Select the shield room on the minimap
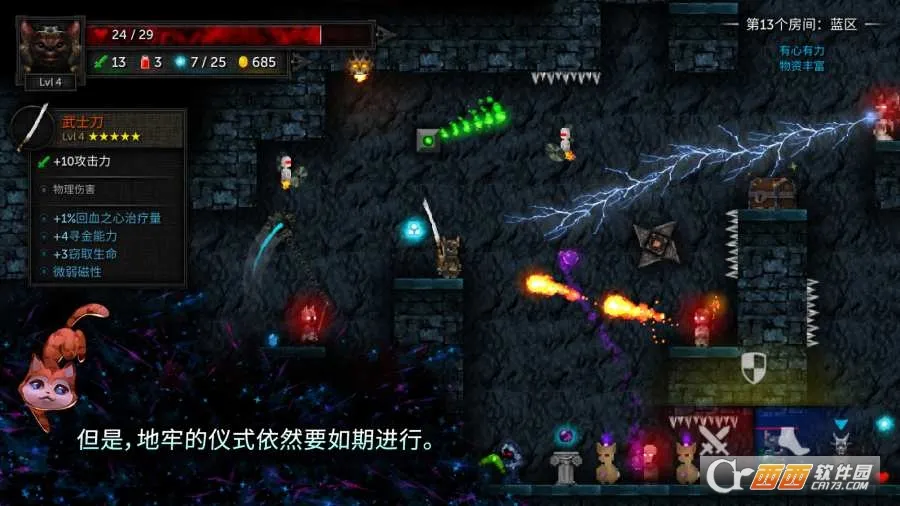Viewport: 900px width, 506px height. coord(754,368)
